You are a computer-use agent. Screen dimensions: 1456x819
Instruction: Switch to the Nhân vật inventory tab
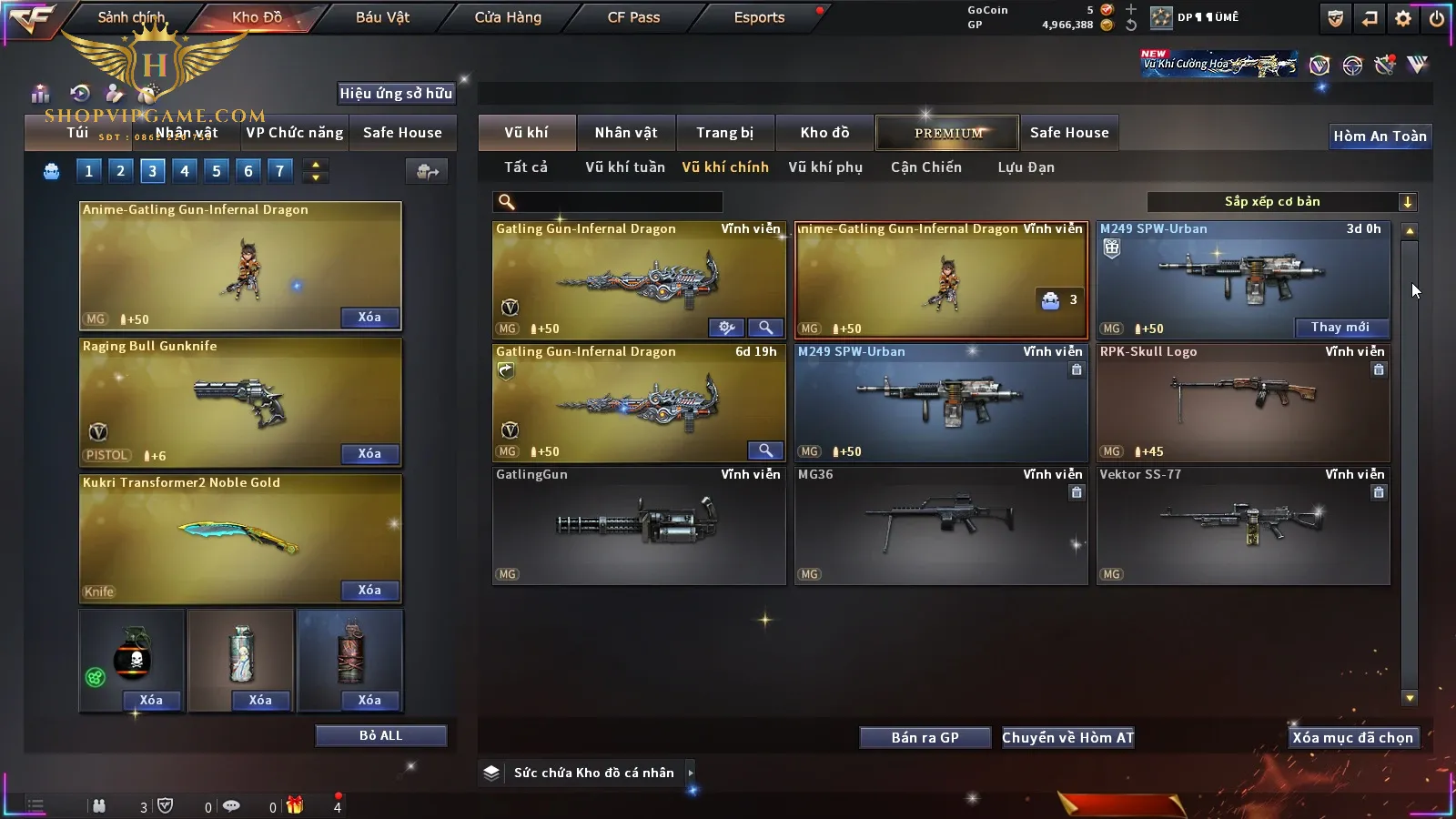tap(625, 133)
